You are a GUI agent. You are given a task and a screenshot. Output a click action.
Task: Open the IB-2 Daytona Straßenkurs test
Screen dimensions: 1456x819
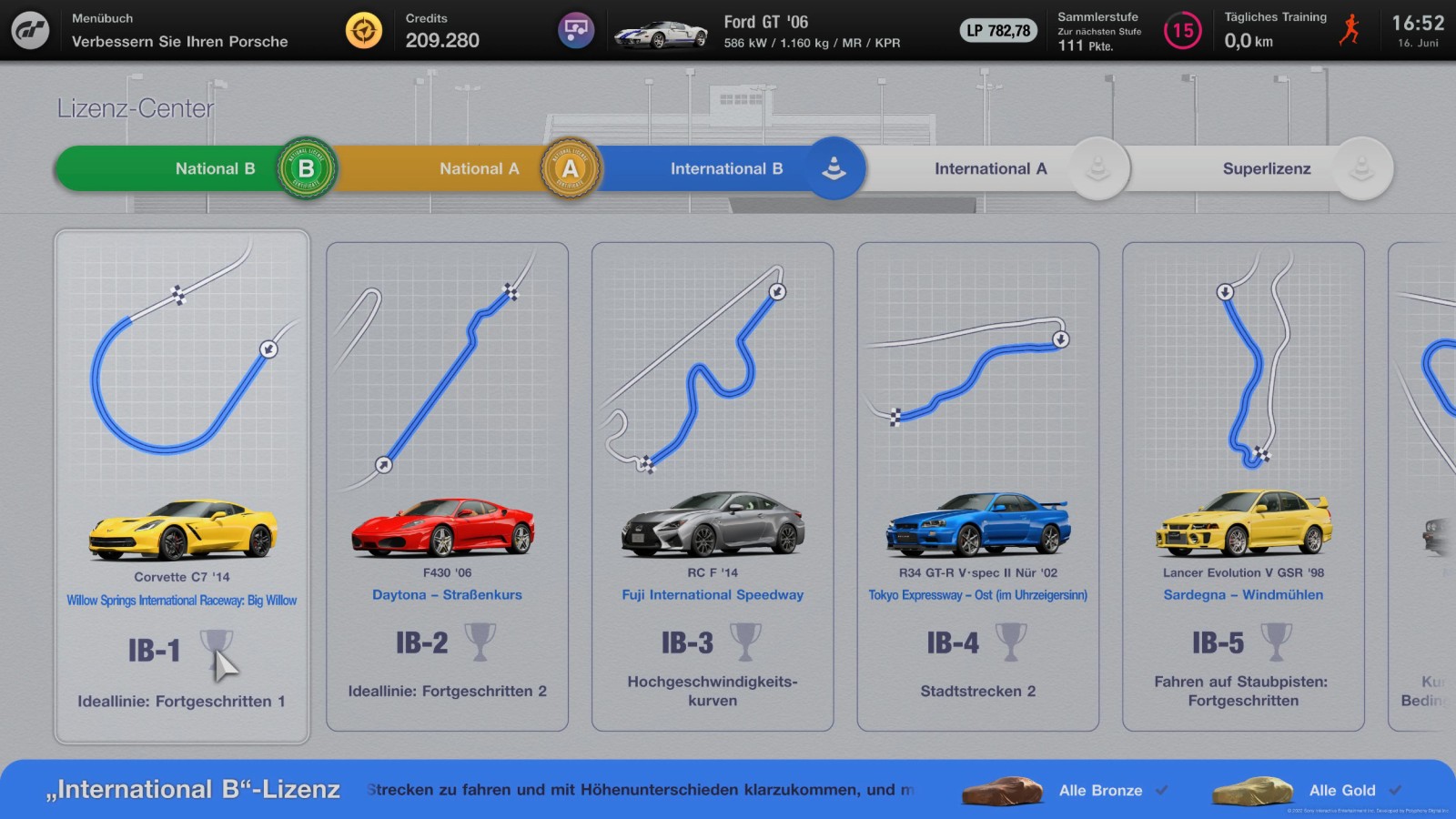[447, 486]
